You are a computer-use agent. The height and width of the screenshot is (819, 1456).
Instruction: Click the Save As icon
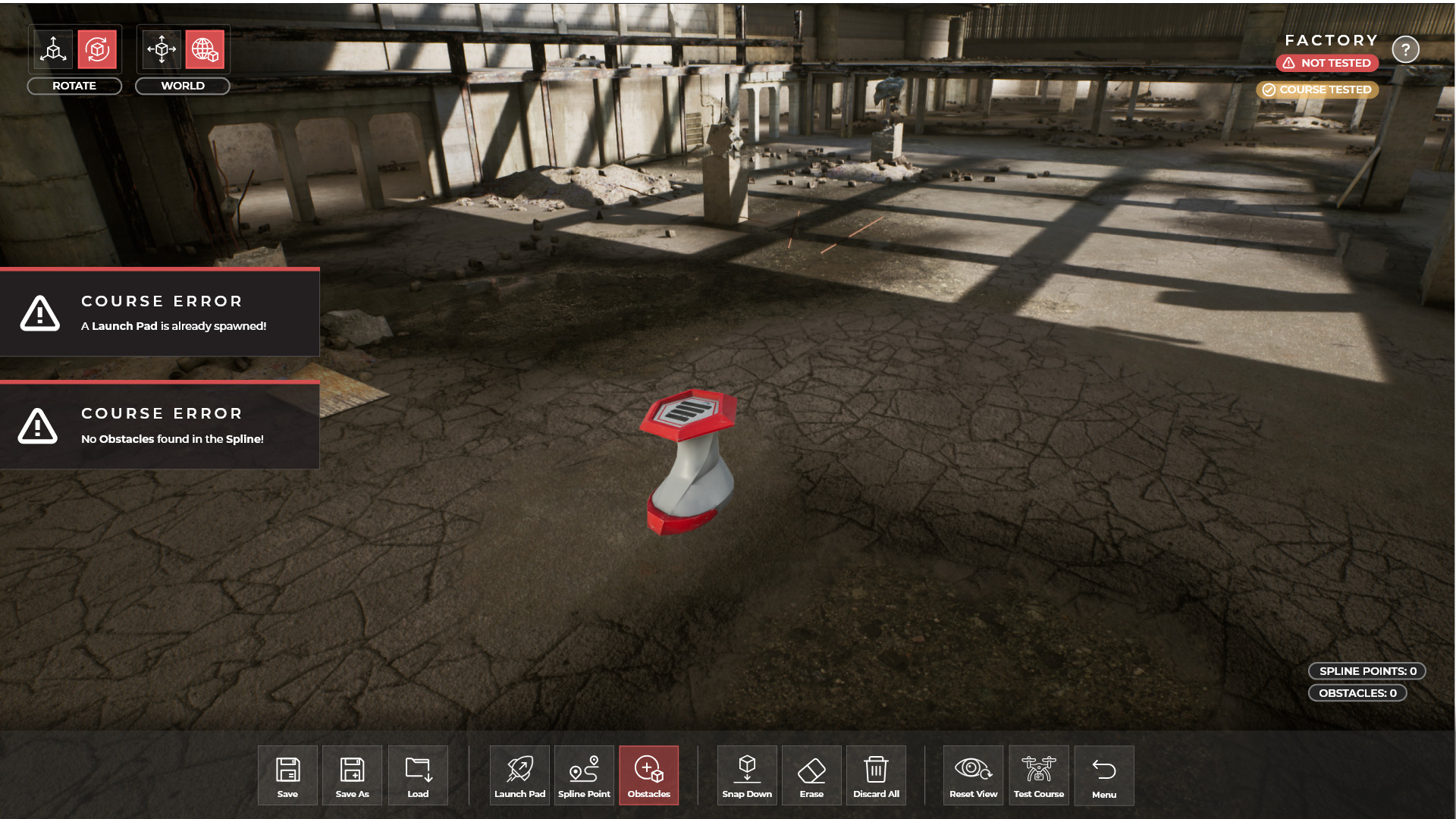pos(352,775)
